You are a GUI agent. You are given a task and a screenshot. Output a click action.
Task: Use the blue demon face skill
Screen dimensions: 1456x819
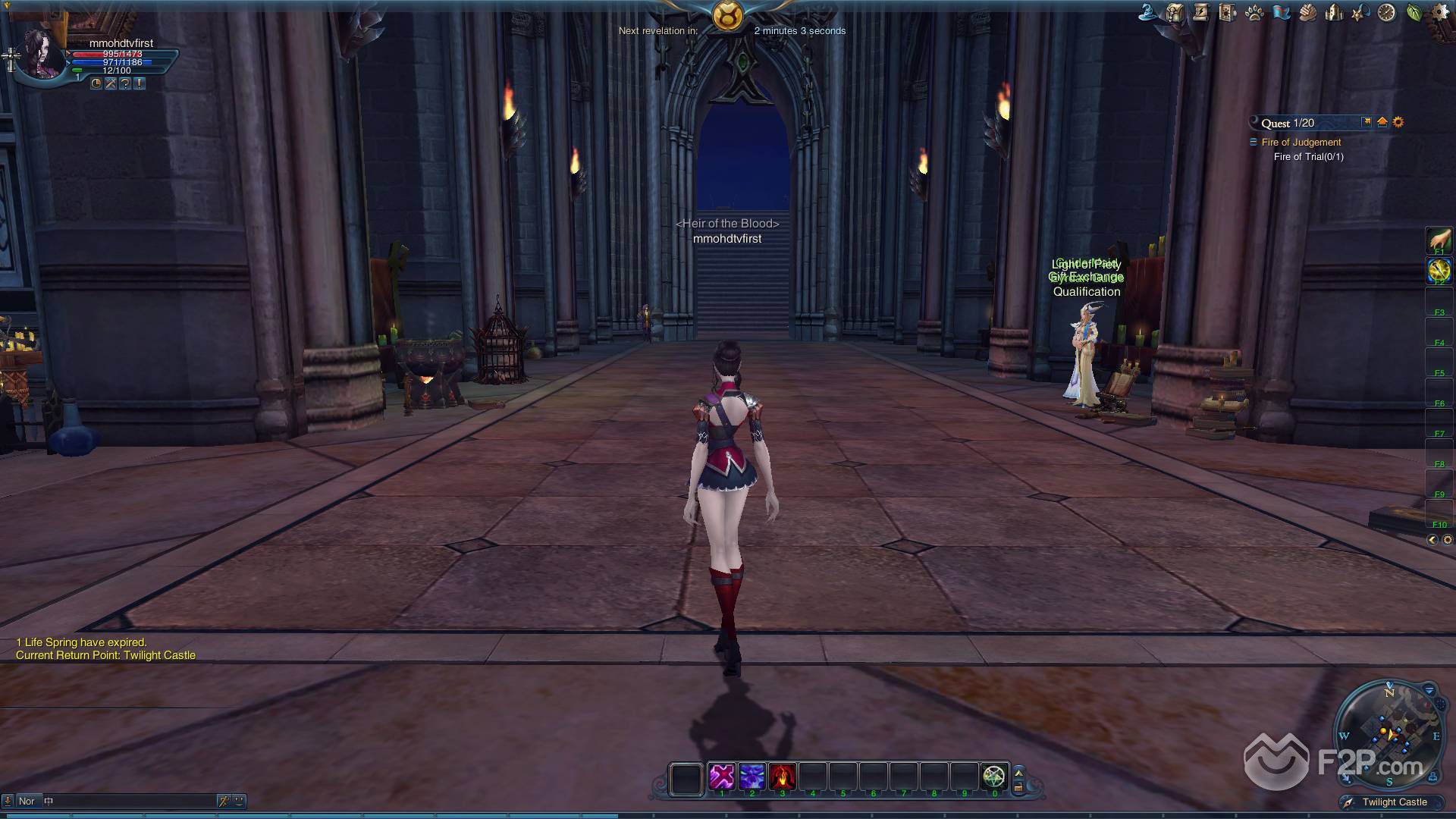(752, 777)
